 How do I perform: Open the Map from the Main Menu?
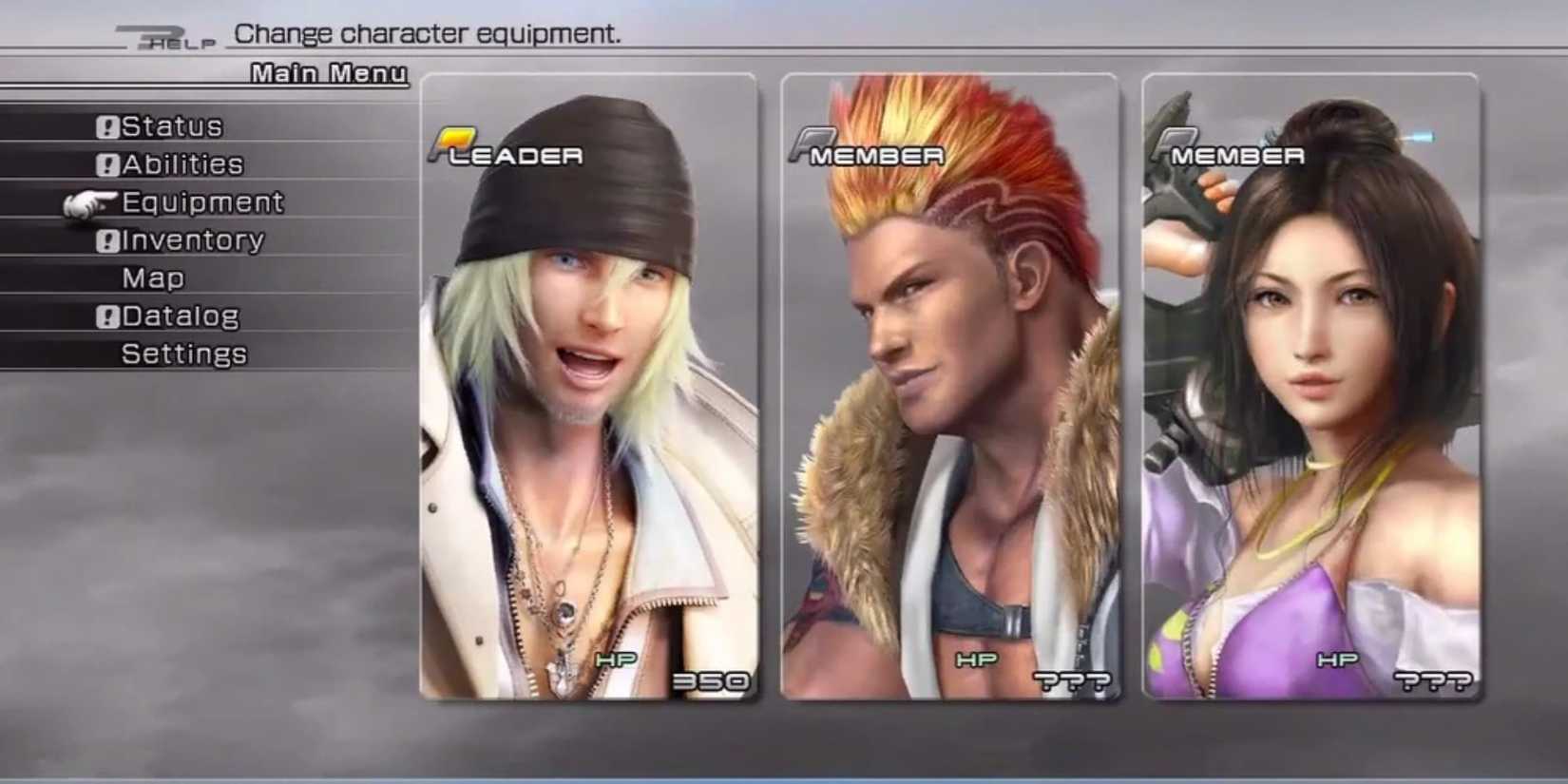[155, 277]
